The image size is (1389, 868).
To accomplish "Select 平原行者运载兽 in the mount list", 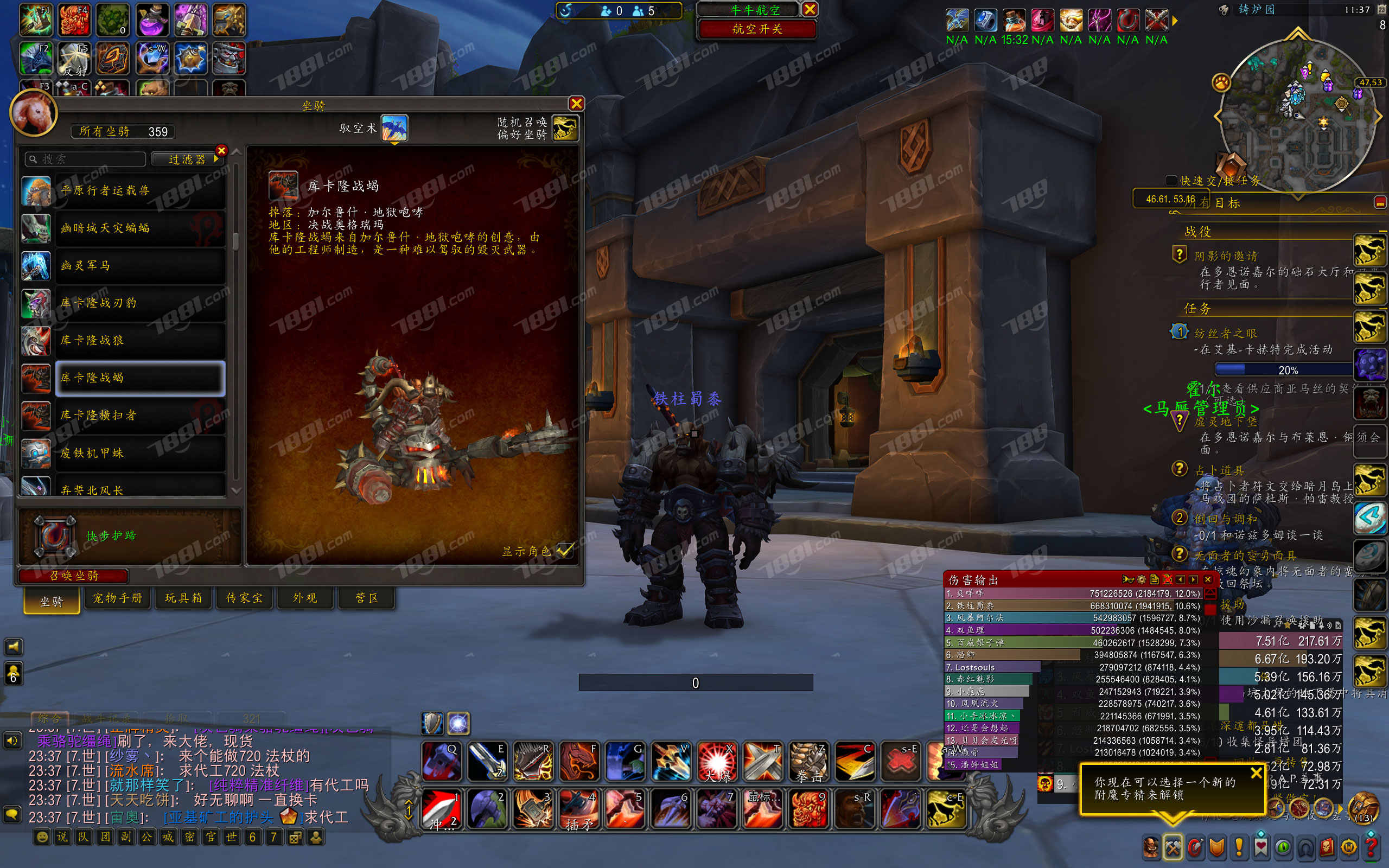I will tap(139, 190).
